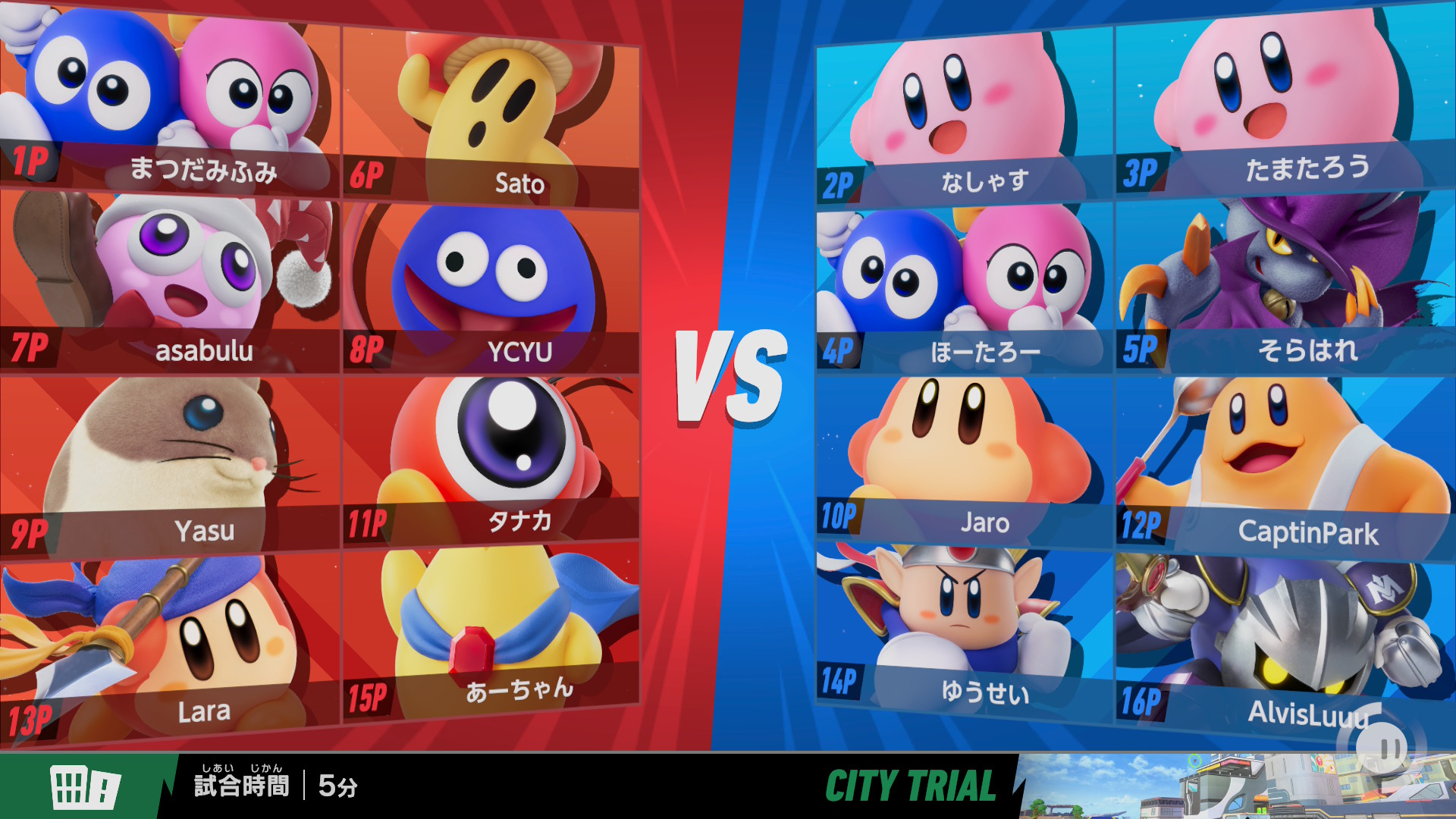Open the City Trial stage thumbnail
Screen dimensions: 1456x819
[x=1236, y=786]
